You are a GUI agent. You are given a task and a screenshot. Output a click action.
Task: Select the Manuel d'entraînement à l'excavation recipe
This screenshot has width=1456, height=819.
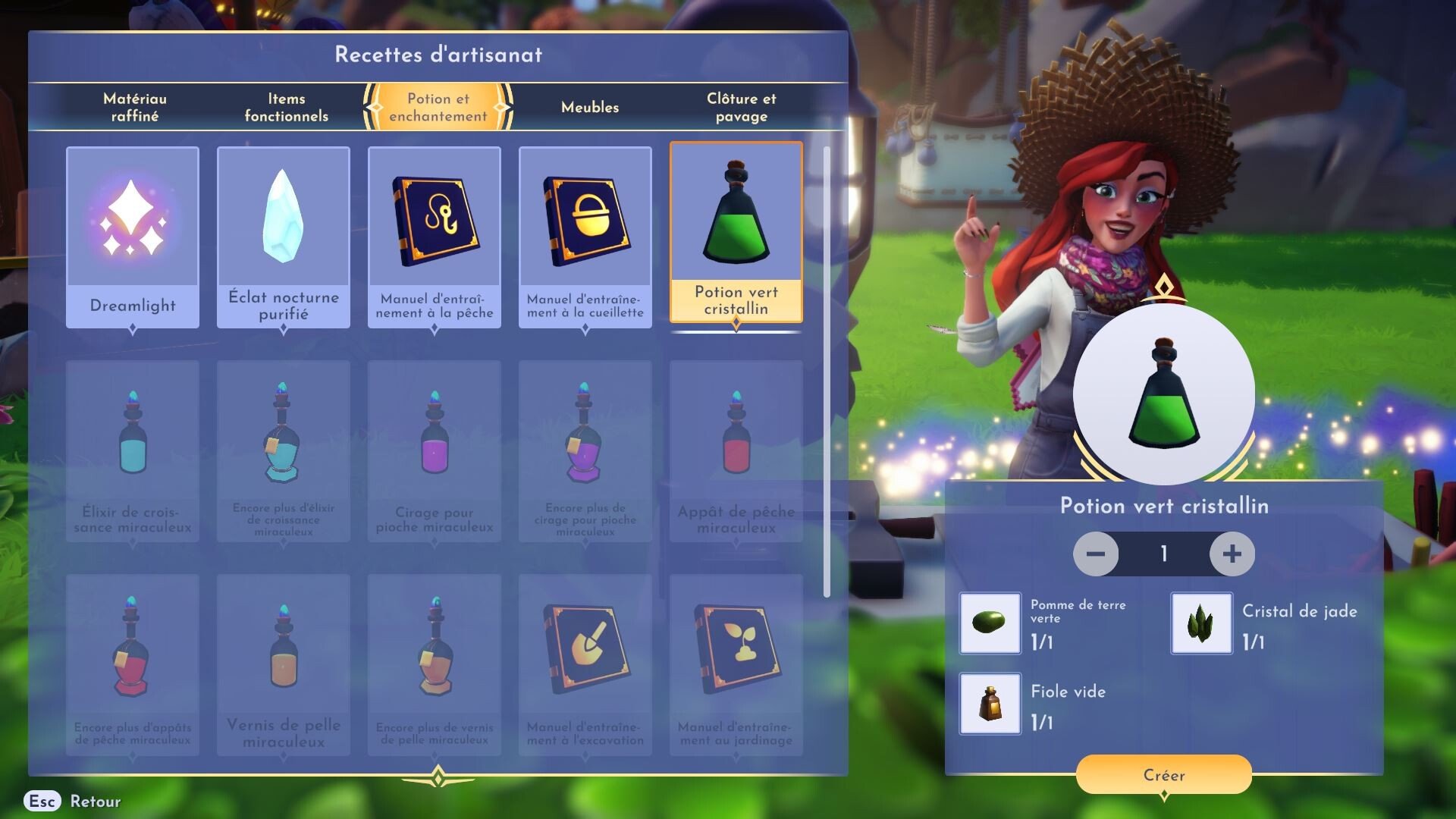(x=585, y=665)
